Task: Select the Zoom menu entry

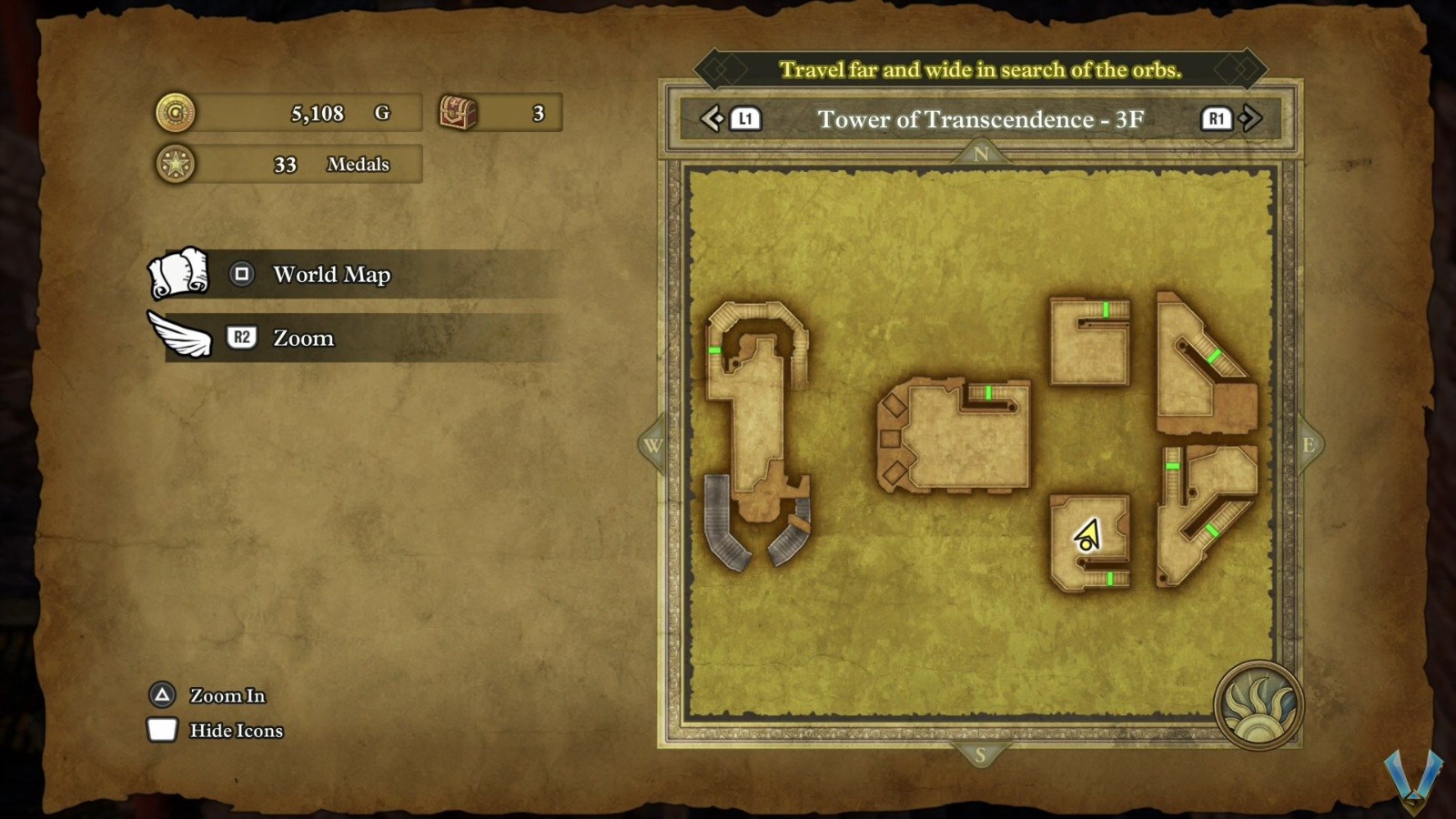Action: [x=303, y=339]
